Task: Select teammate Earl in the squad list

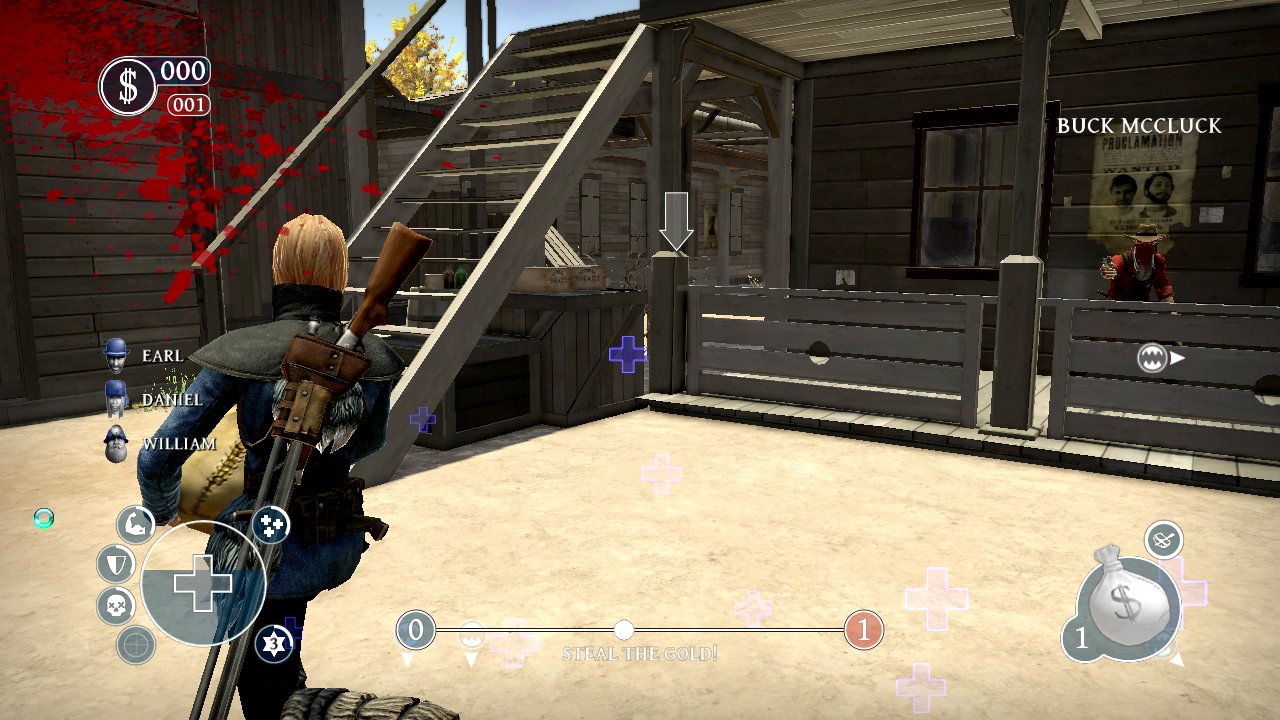Action: pos(118,355)
